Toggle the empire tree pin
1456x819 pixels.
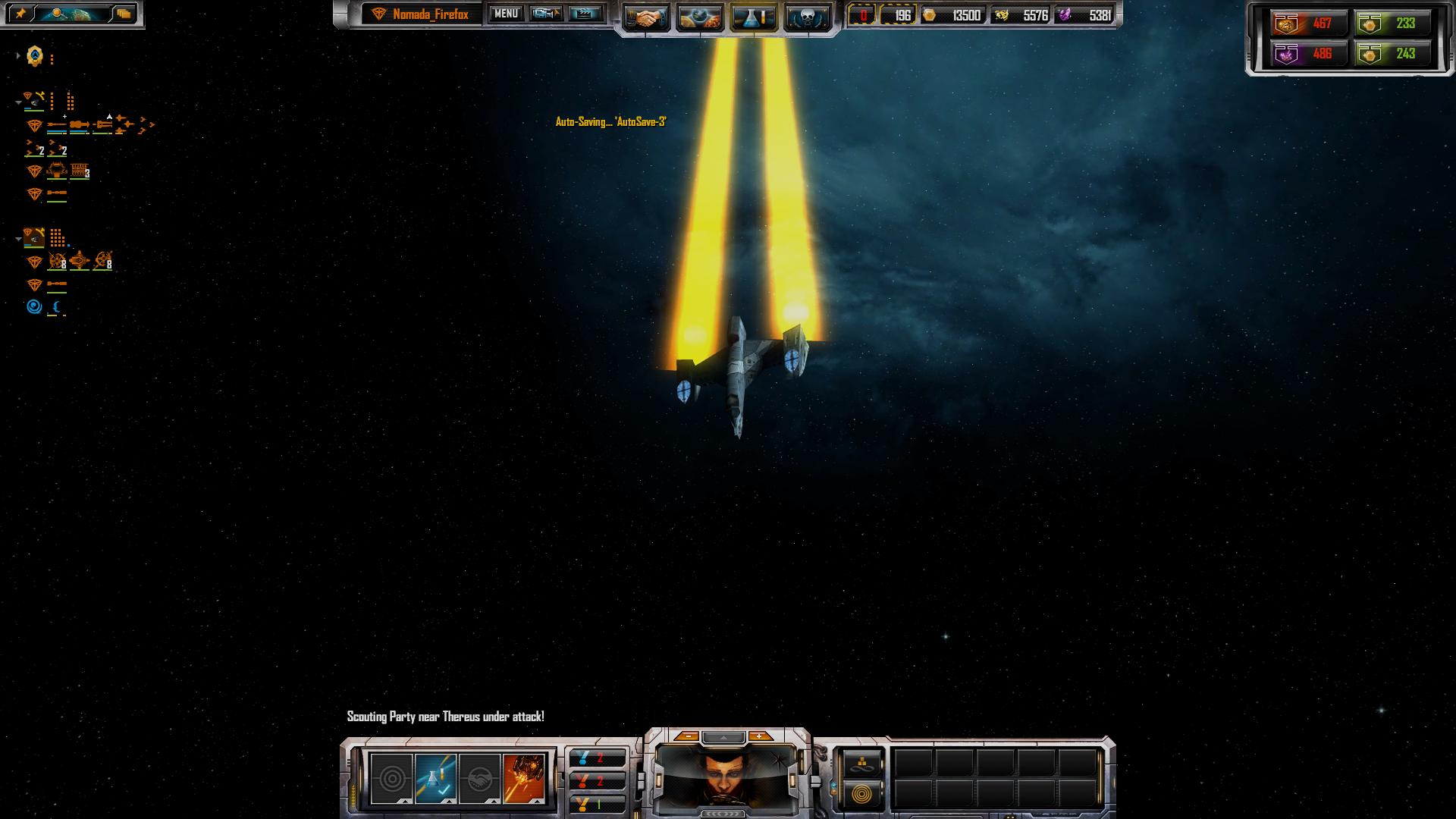pos(20,14)
